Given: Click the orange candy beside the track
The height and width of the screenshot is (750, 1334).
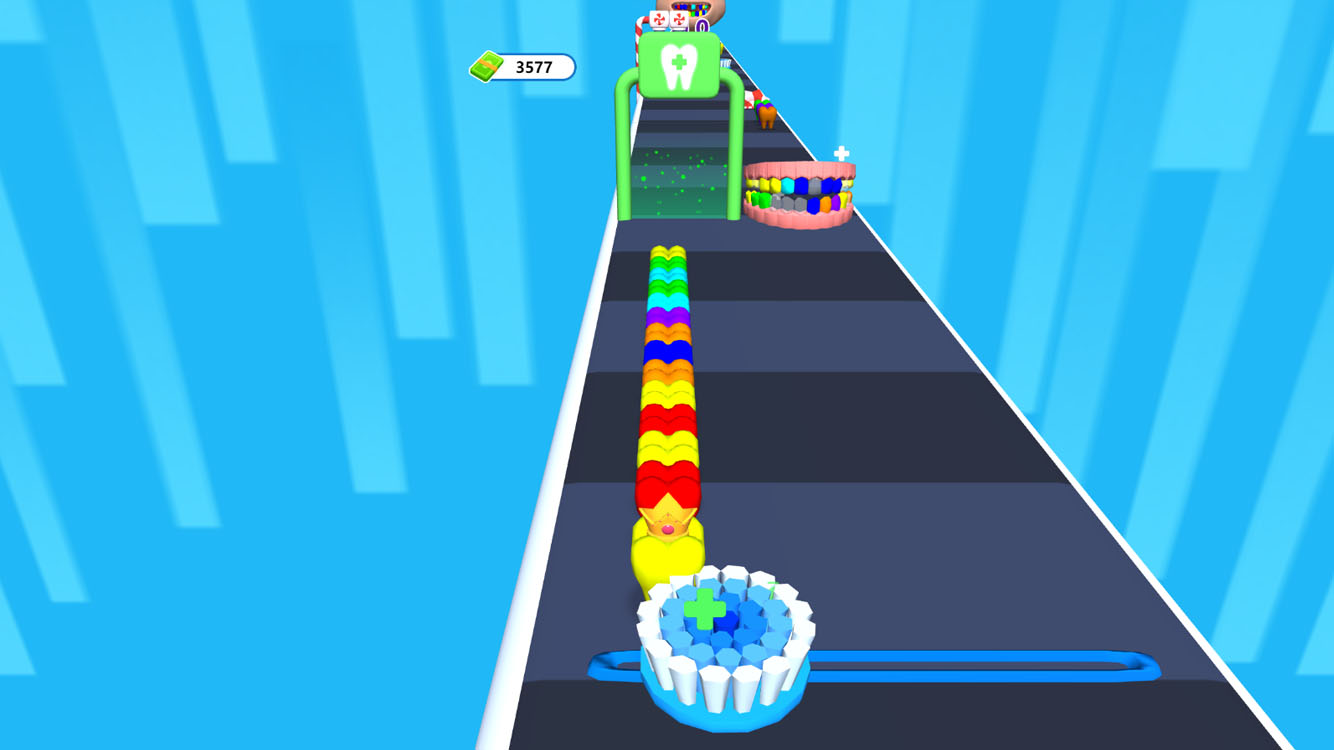Looking at the screenshot, I should click(767, 117).
